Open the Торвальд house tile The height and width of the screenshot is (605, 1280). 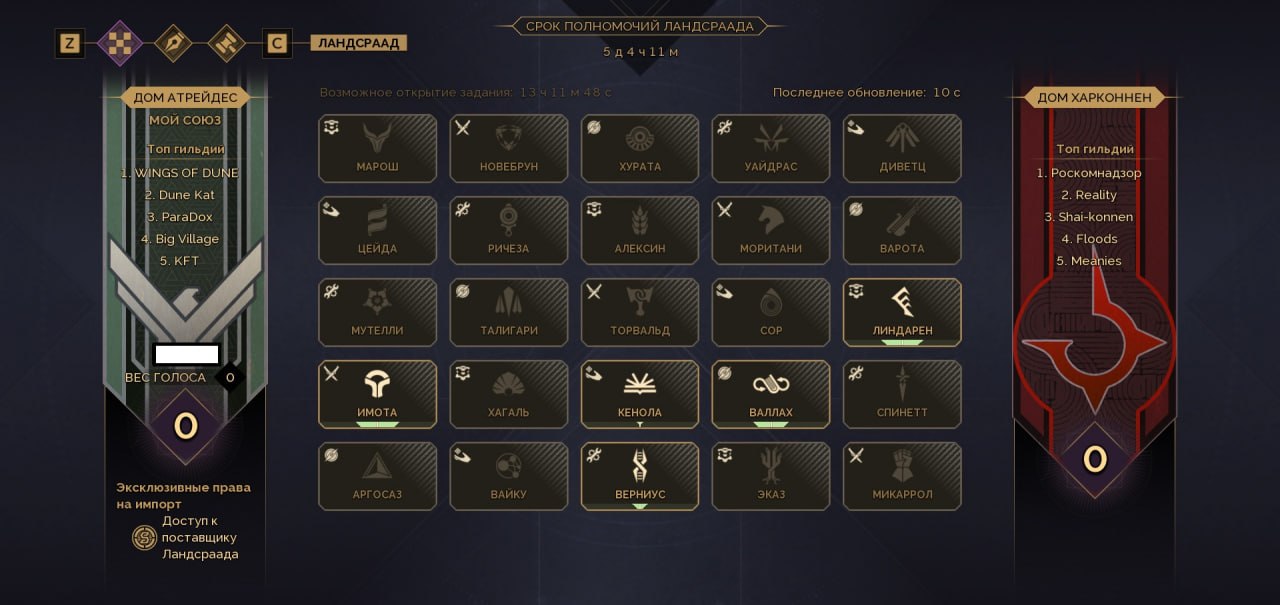[640, 312]
